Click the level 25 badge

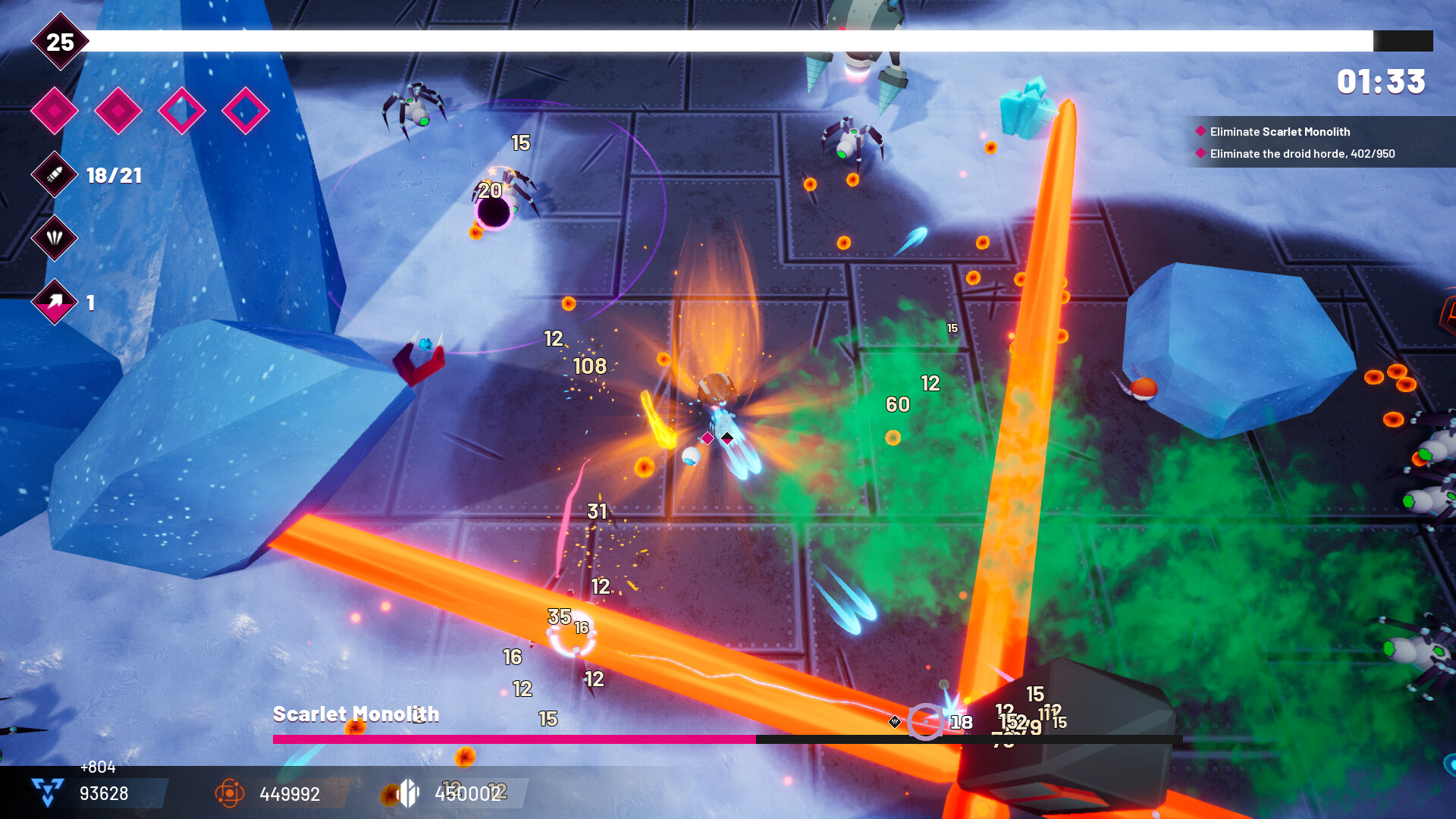61,43
